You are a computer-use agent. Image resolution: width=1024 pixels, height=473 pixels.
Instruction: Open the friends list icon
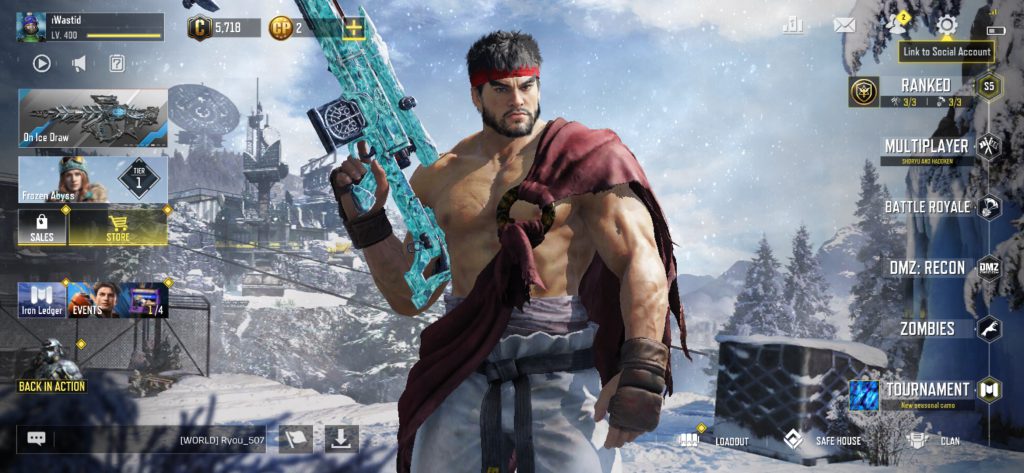pos(895,25)
